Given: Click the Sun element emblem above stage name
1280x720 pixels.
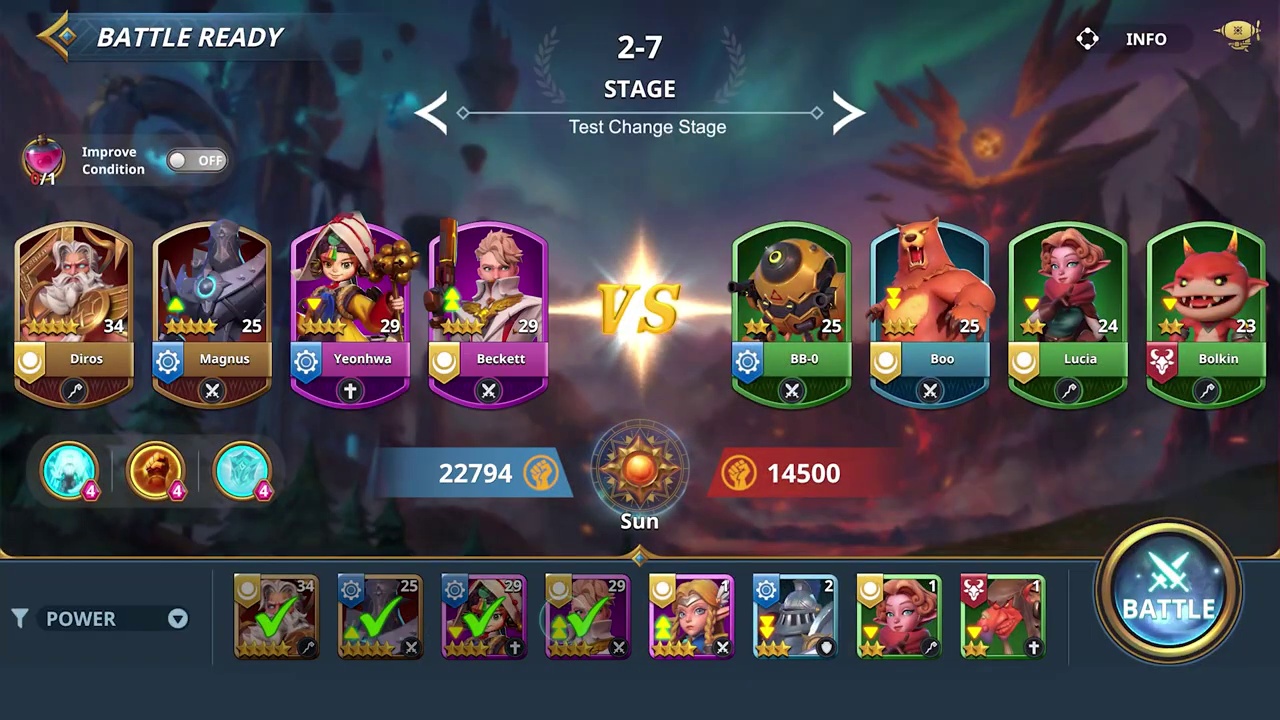Looking at the screenshot, I should tap(639, 470).
